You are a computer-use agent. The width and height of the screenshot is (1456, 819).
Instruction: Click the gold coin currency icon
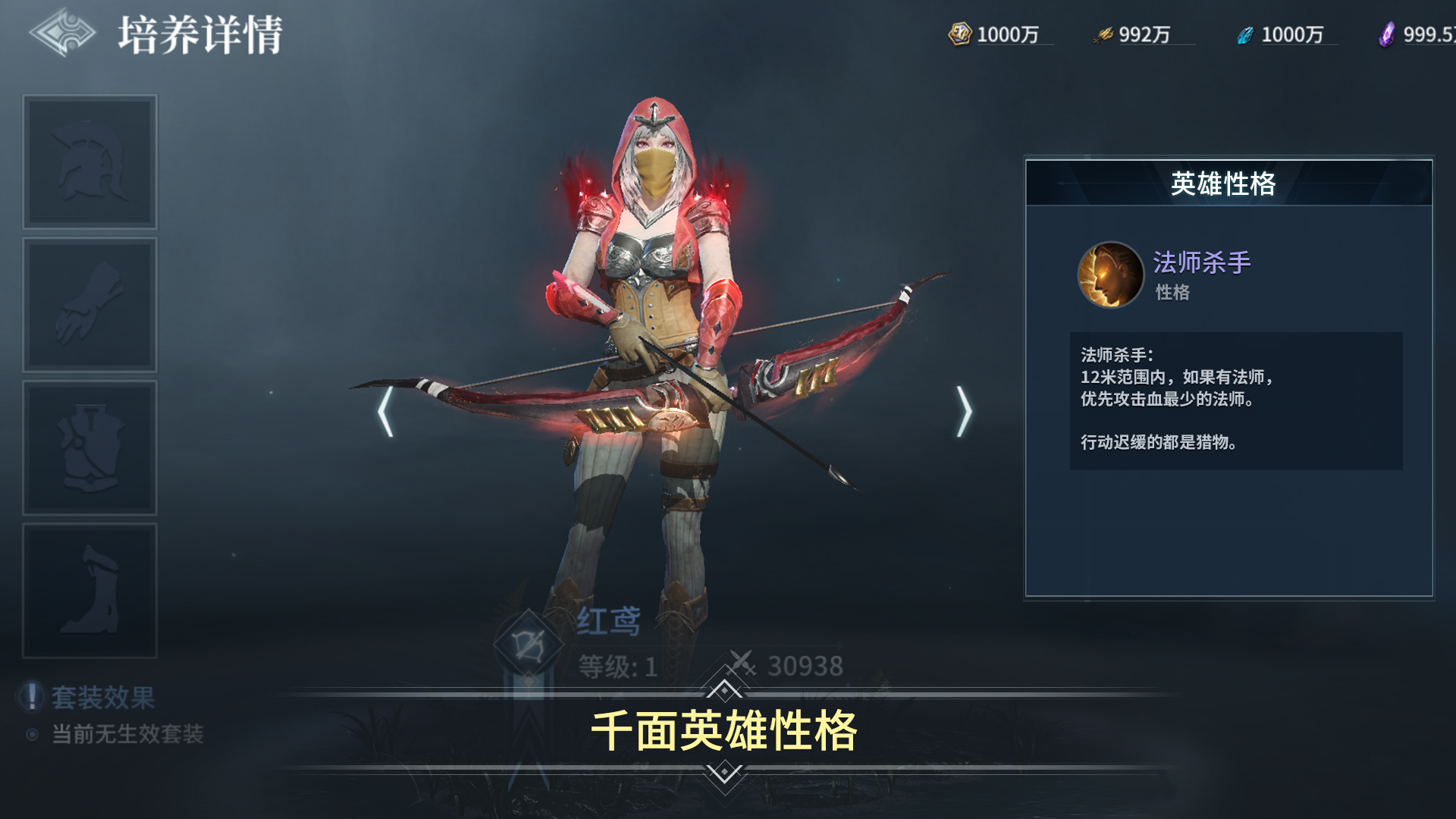(x=959, y=33)
